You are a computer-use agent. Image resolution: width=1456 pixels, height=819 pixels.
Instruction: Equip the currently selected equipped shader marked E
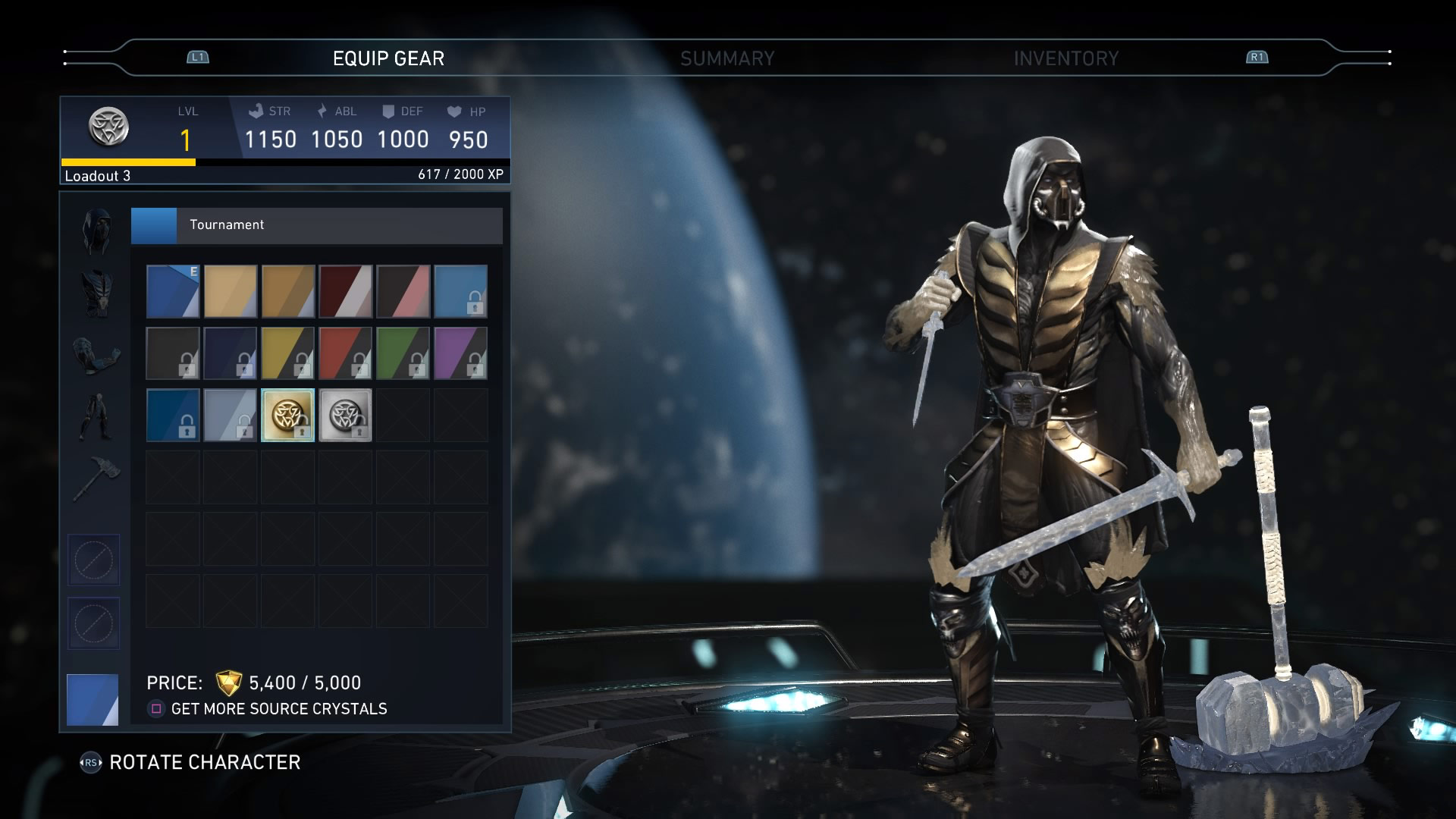click(x=172, y=292)
